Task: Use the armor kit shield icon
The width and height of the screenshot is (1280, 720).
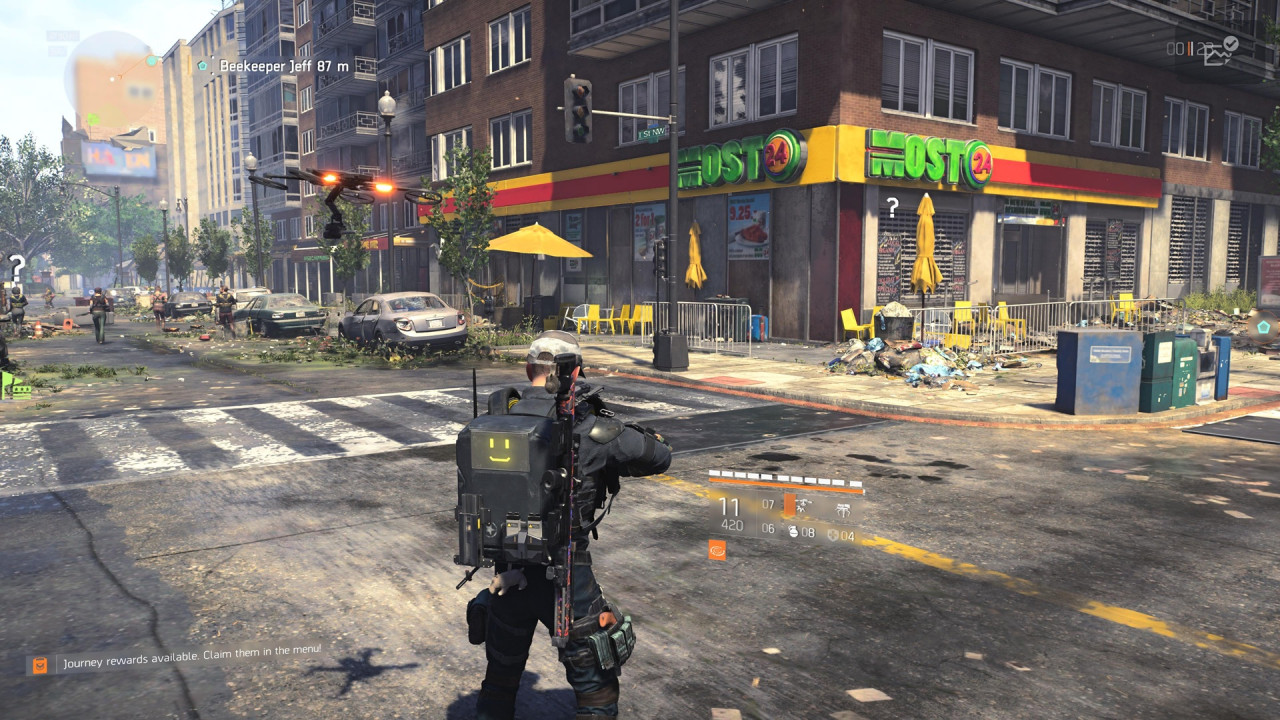Action: pos(832,535)
